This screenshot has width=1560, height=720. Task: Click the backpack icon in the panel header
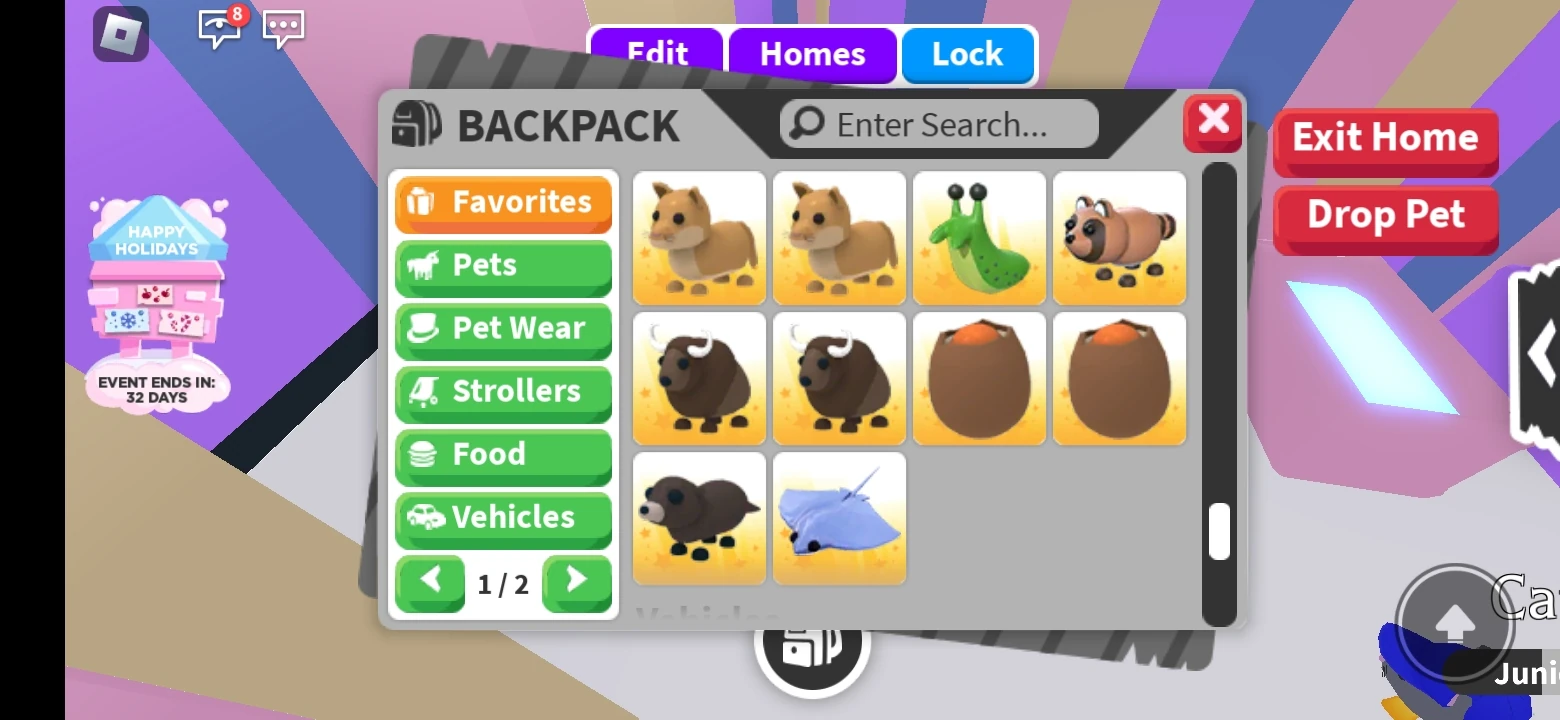418,124
